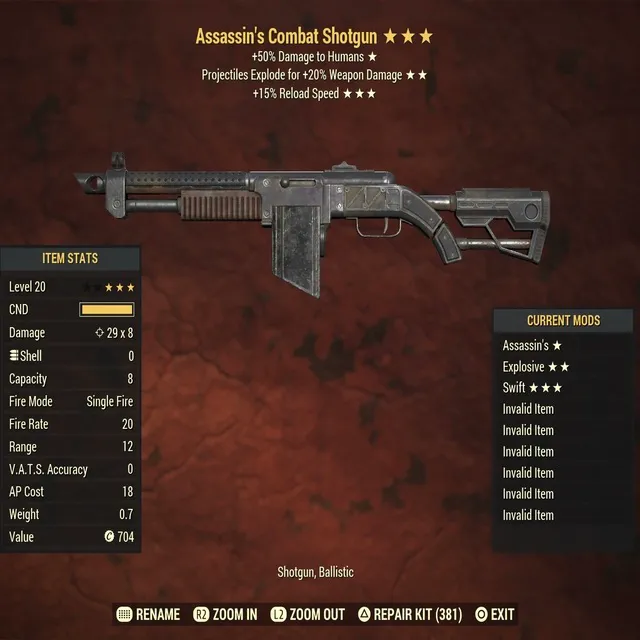Screen dimensions: 640x640
Task: Select the Explosive mod entry
Action: pos(538,366)
